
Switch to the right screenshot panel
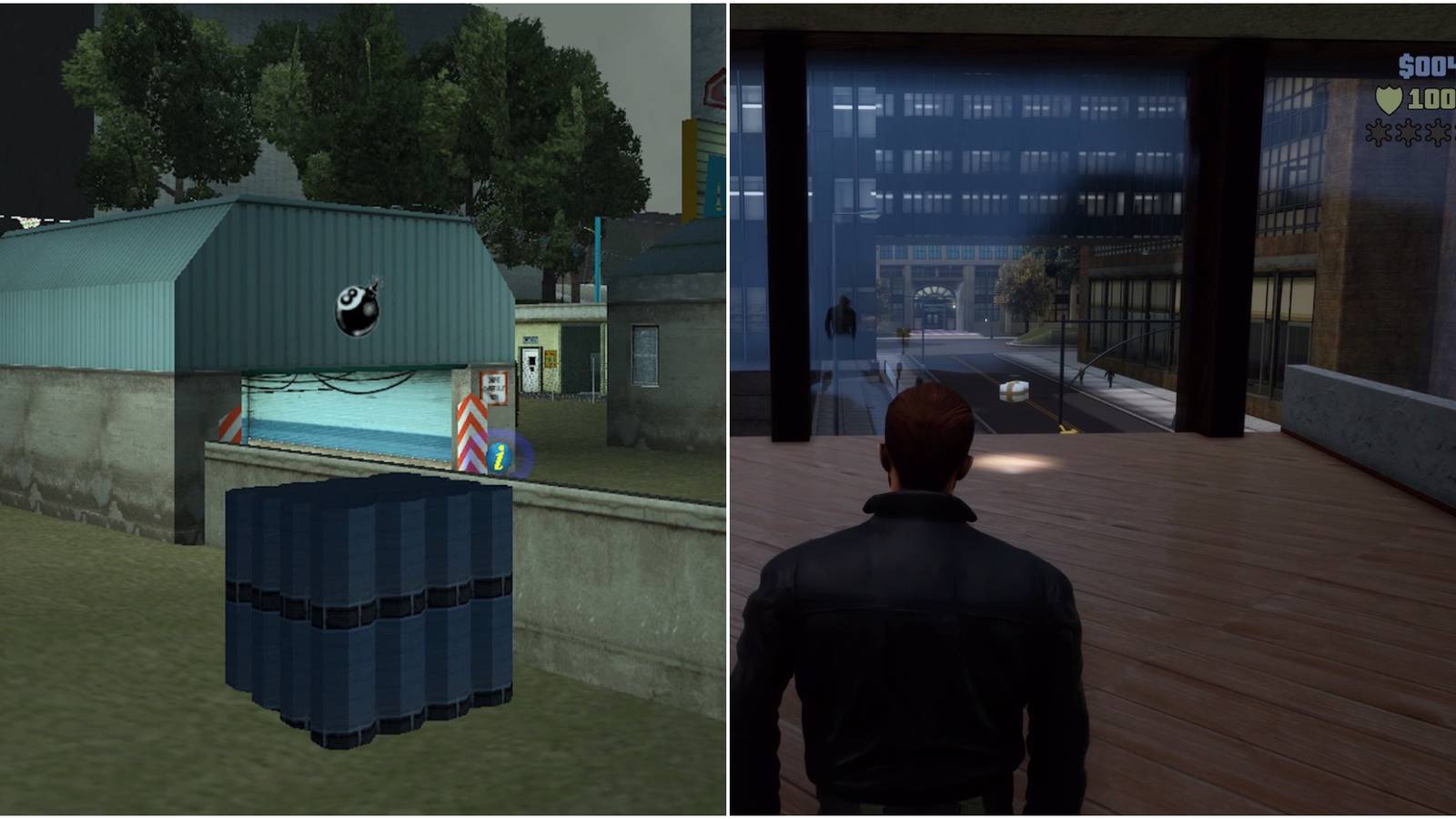(x=1092, y=409)
